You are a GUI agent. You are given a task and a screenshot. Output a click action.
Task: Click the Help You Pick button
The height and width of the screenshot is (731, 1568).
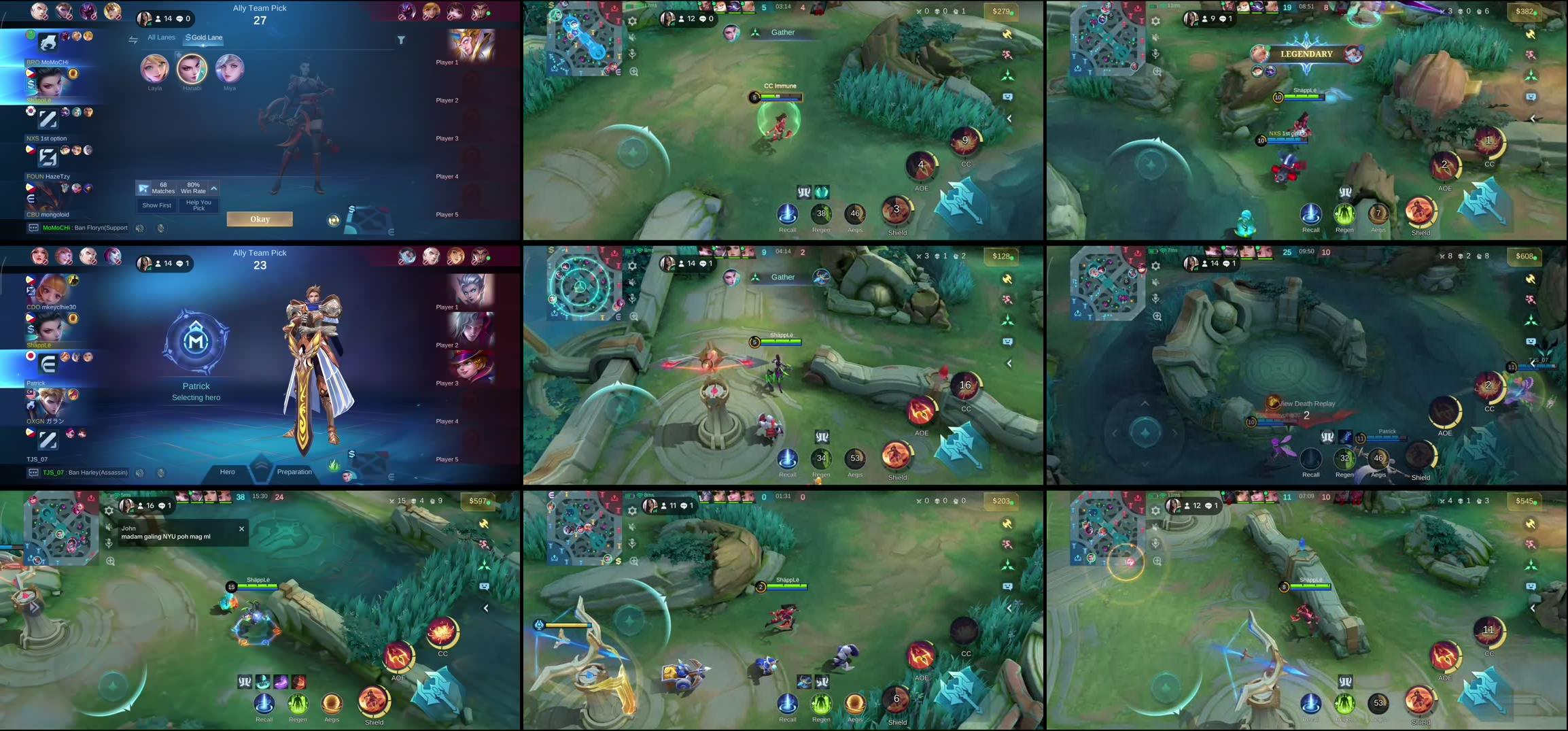tap(199, 205)
